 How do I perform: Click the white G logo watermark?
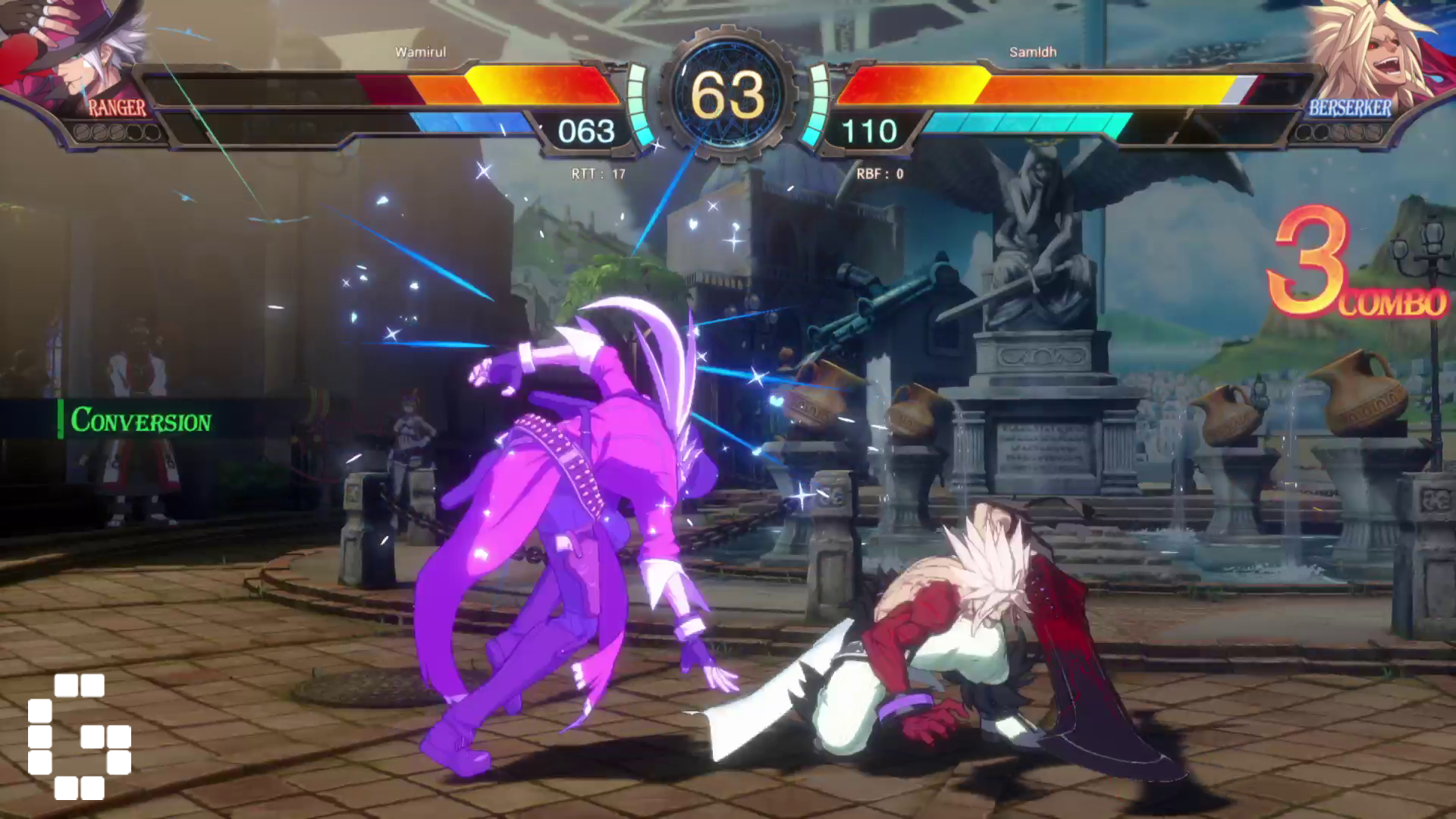click(x=80, y=736)
